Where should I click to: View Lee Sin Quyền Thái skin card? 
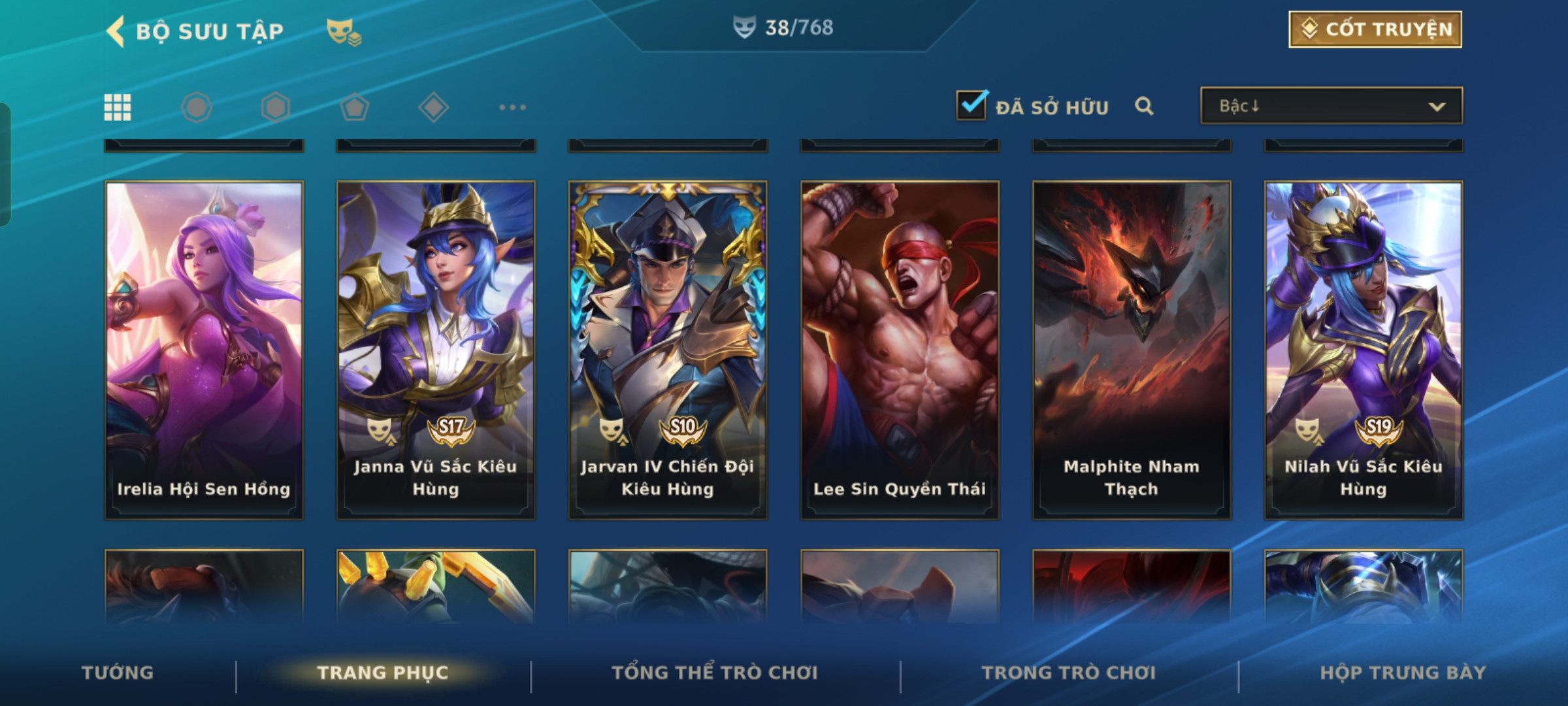point(900,350)
